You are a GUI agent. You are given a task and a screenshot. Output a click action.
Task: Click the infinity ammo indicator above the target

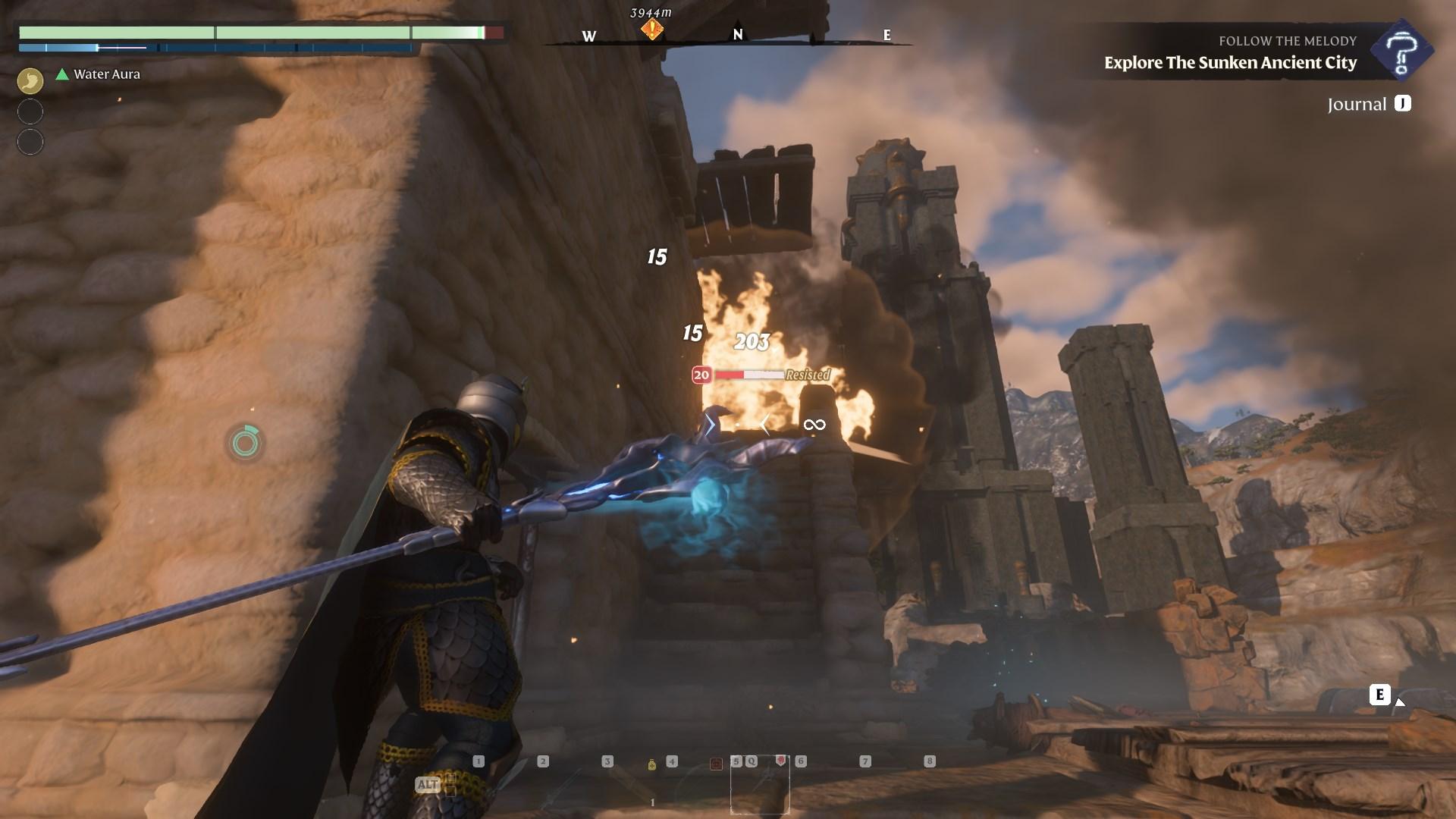815,424
